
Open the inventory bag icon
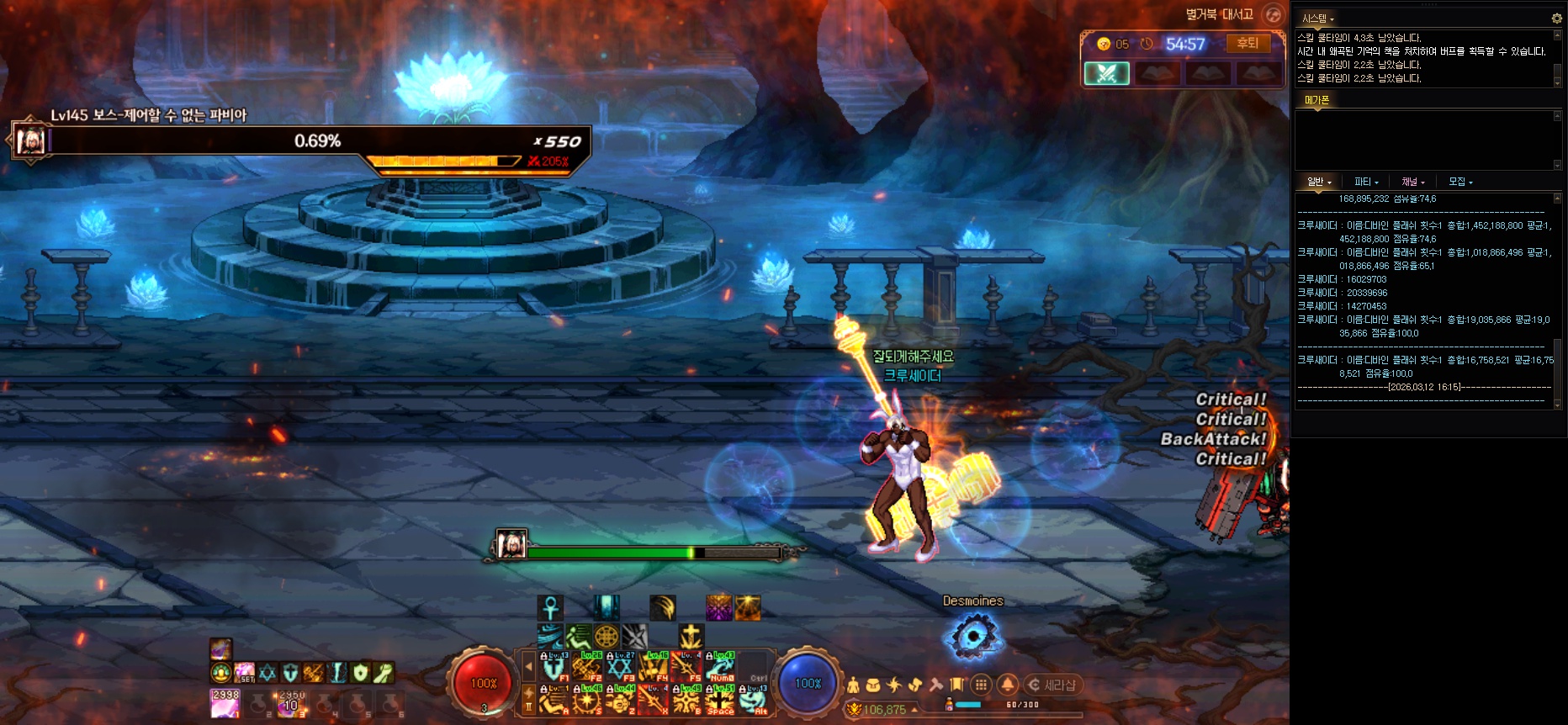(x=873, y=685)
